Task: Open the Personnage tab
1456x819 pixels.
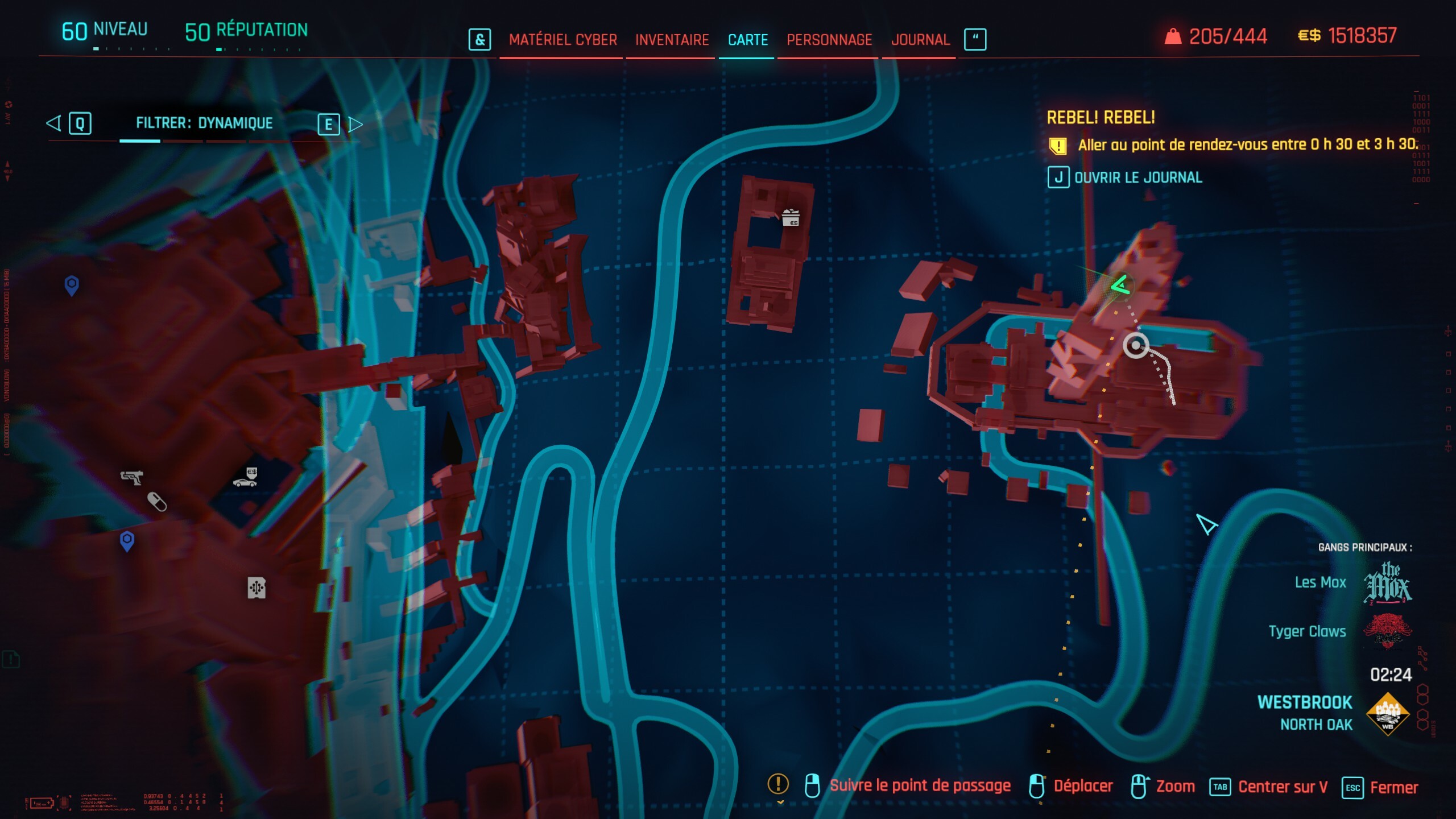Action: coord(829,40)
